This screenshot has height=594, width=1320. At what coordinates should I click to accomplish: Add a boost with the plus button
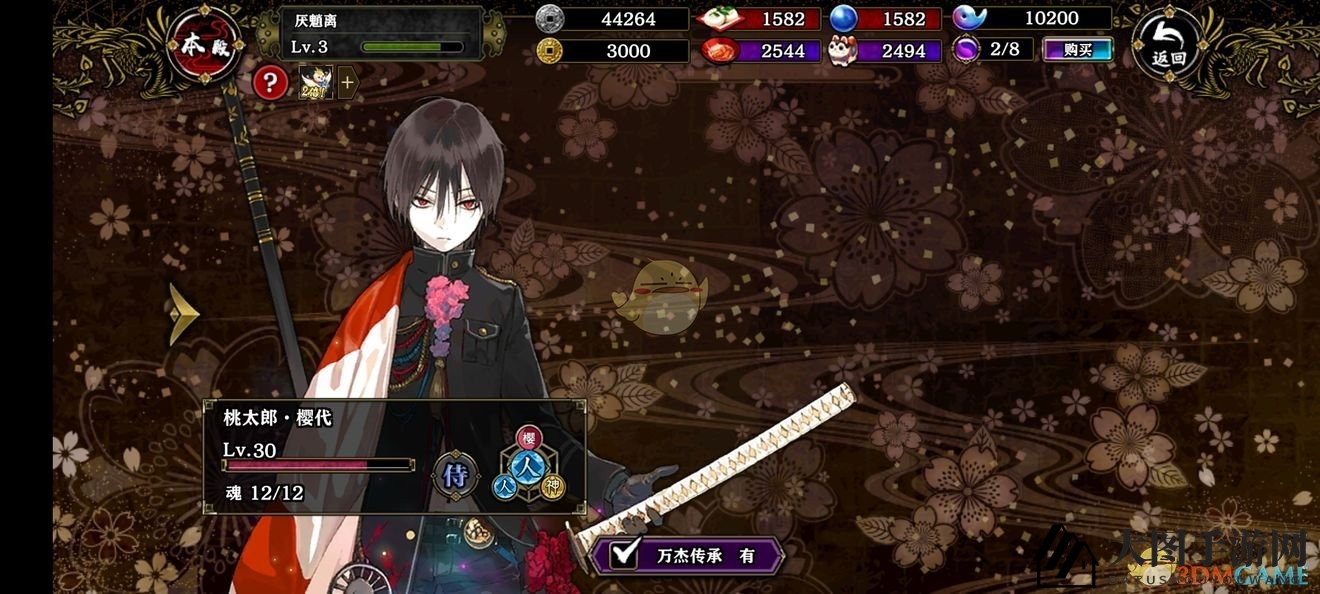(x=347, y=84)
